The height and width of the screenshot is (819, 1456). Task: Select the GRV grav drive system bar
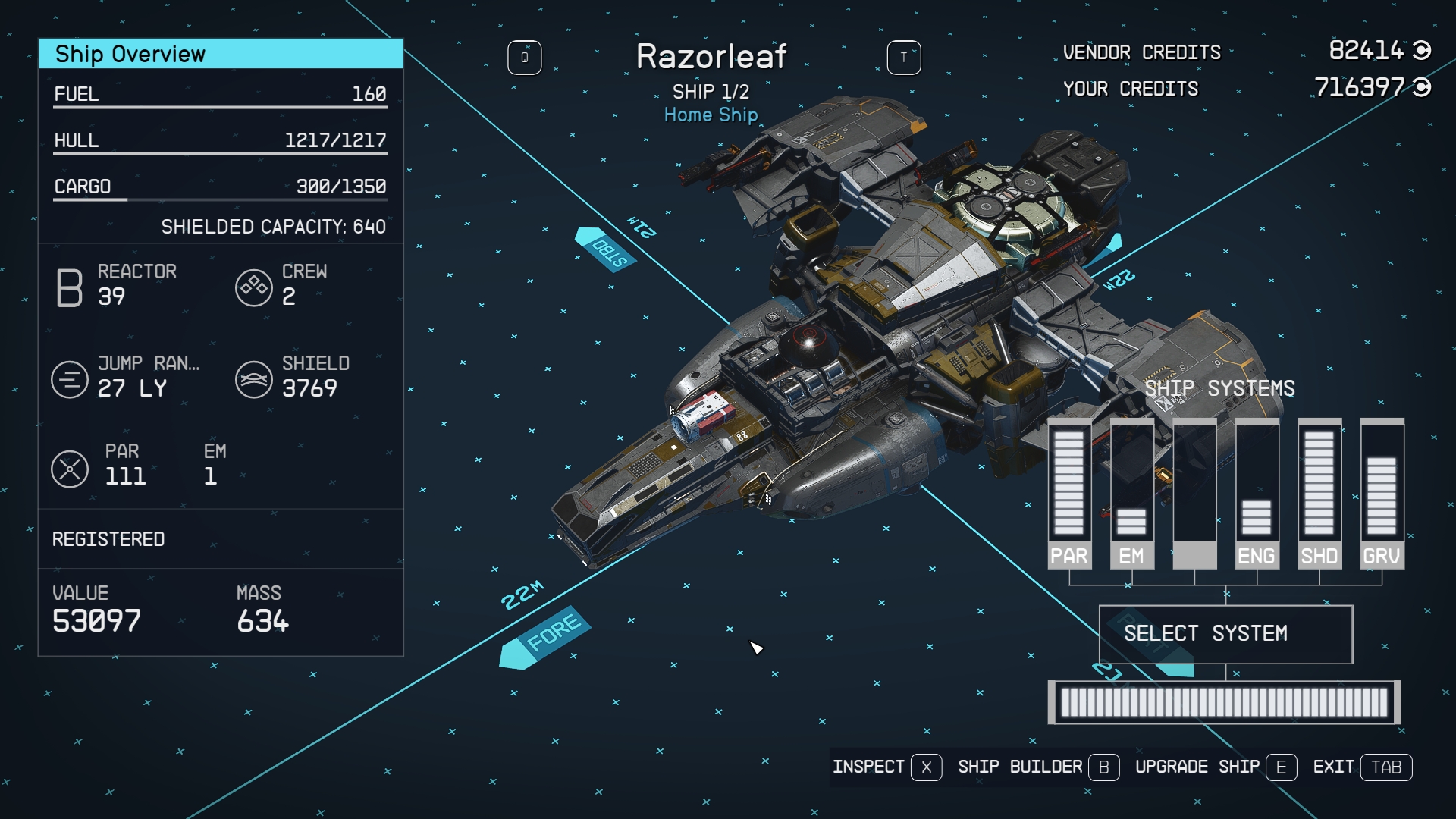[1382, 493]
